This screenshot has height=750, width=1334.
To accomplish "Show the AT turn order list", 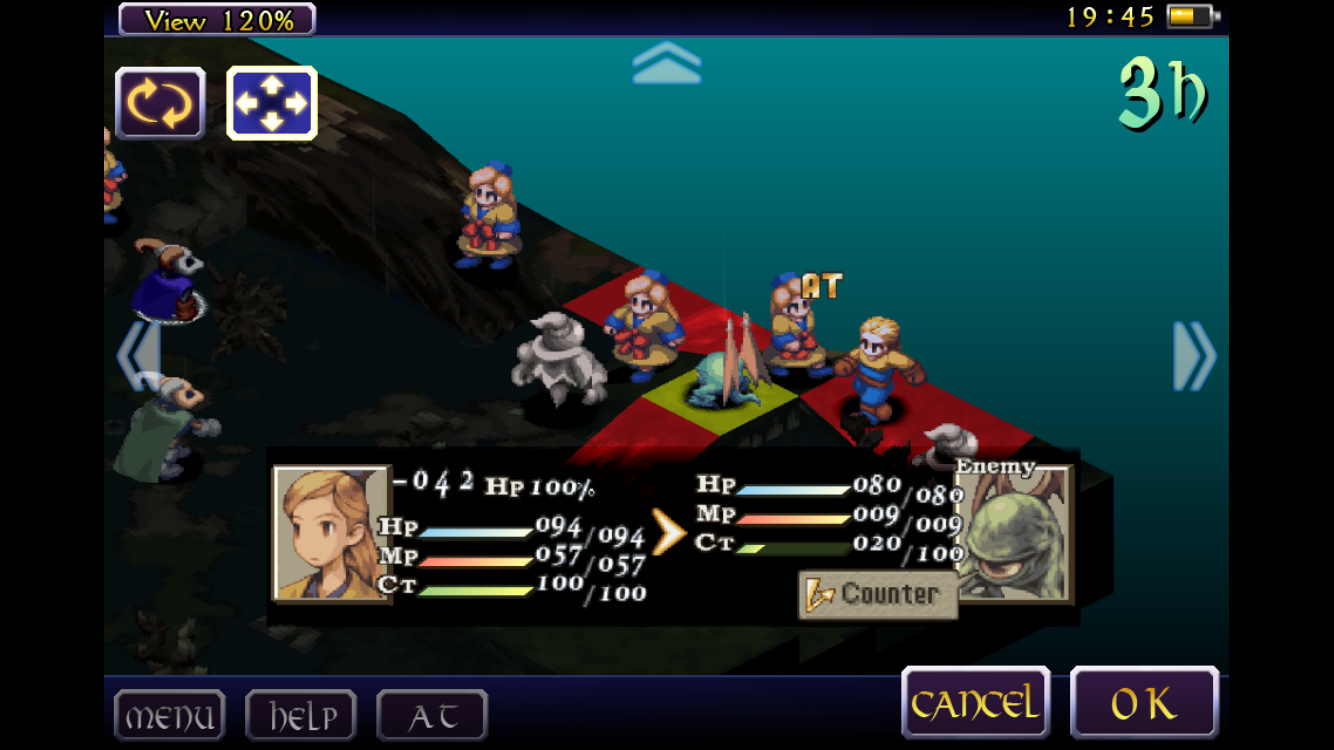I will (x=432, y=716).
